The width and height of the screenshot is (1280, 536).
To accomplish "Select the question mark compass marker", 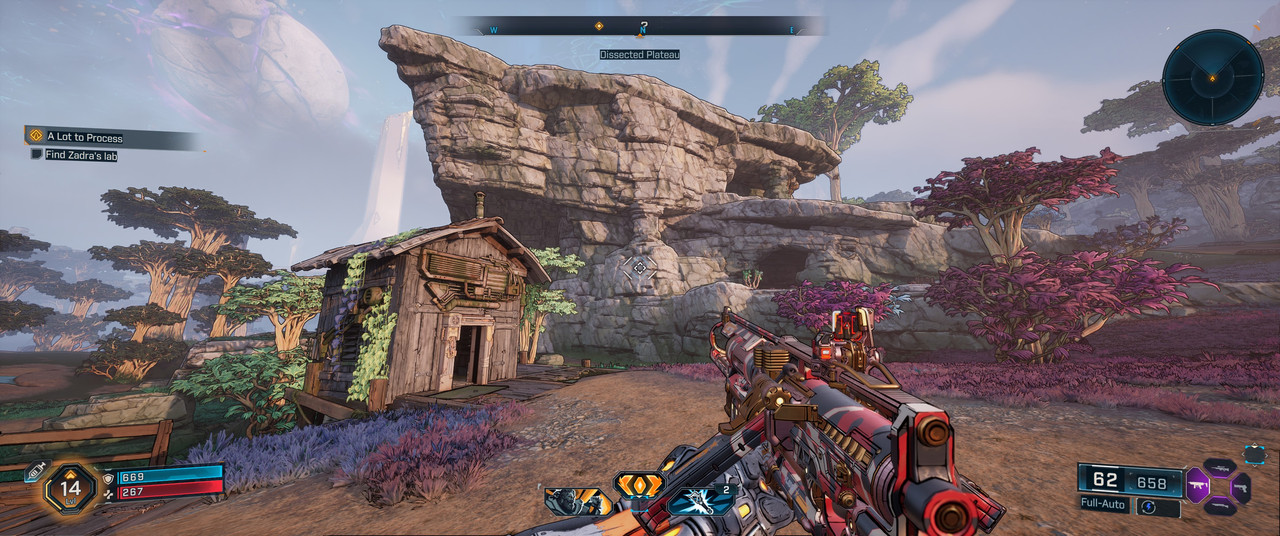I will point(644,27).
